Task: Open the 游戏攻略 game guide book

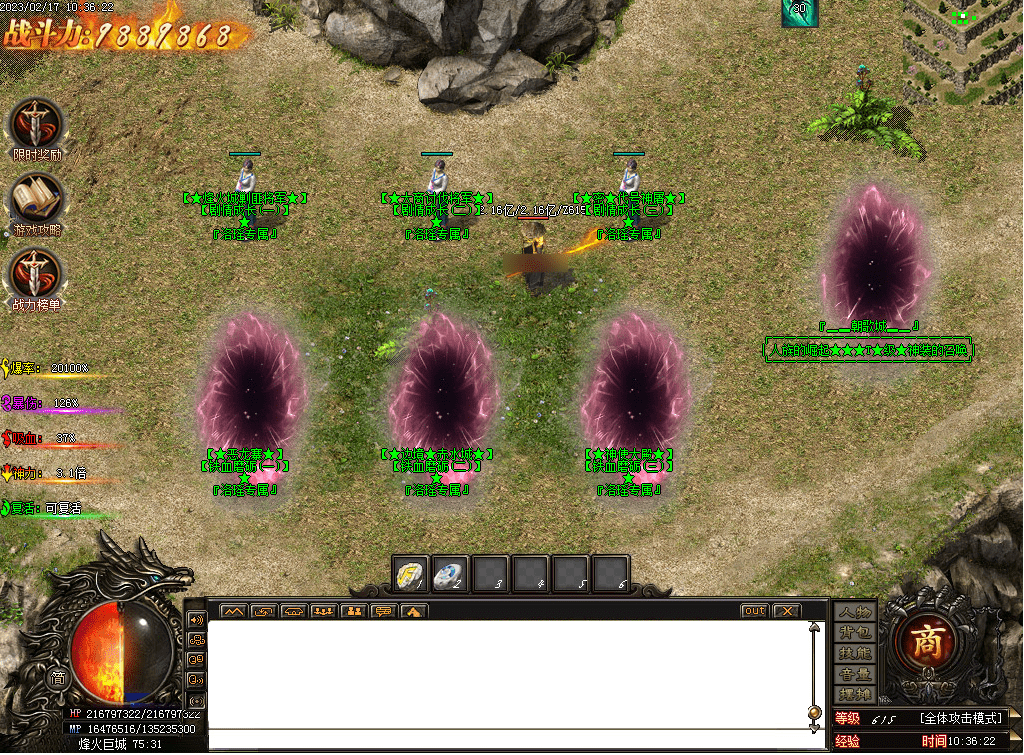Action: [x=36, y=199]
